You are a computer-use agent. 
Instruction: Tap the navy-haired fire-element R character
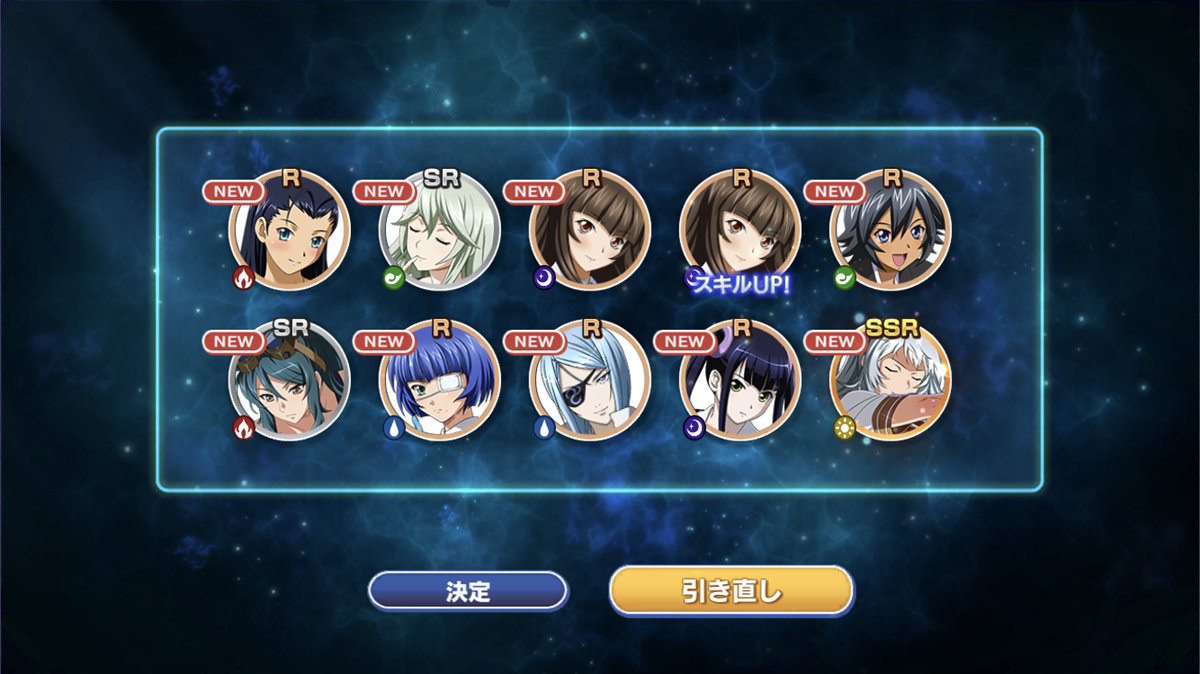[290, 231]
